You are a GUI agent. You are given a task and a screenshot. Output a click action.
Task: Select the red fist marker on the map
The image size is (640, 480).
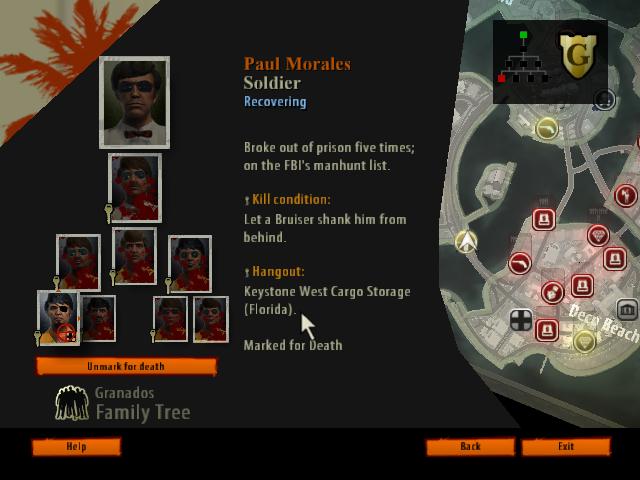coord(551,292)
